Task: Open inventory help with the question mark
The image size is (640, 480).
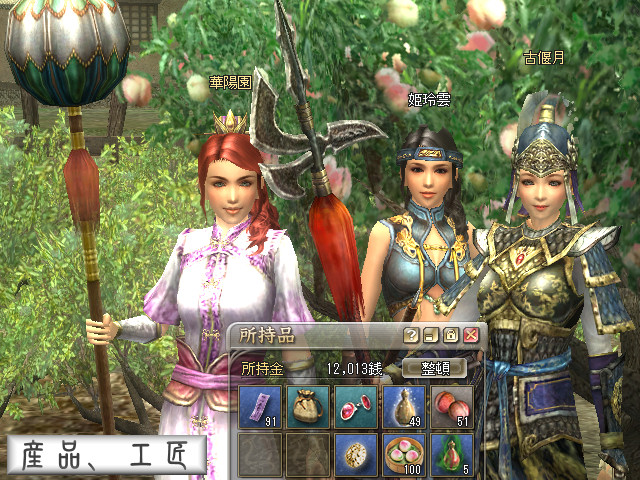Action: (410, 335)
